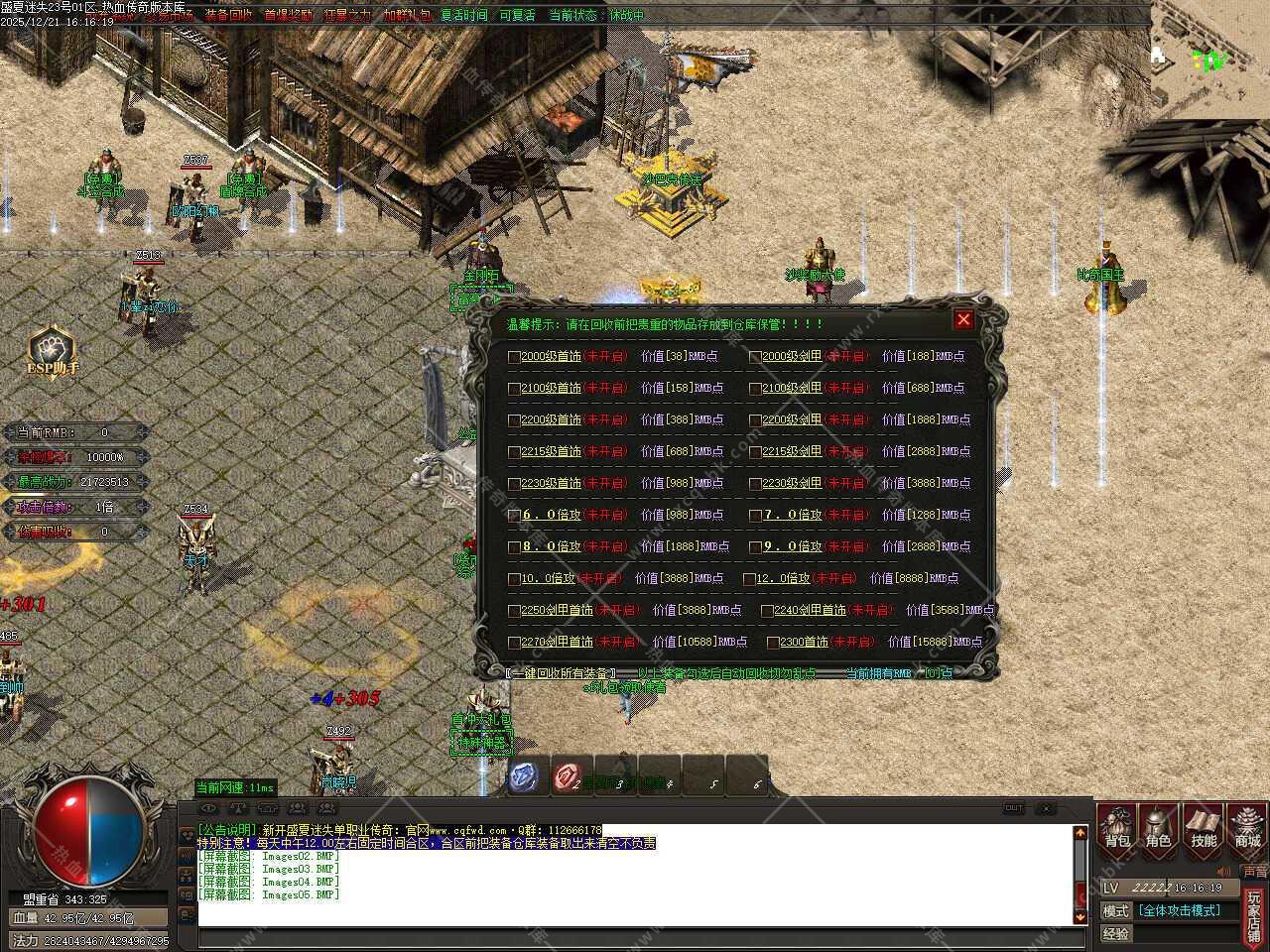Select 狂暴之力 in the top menu
Image resolution: width=1270 pixels, height=952 pixels.
347,16
